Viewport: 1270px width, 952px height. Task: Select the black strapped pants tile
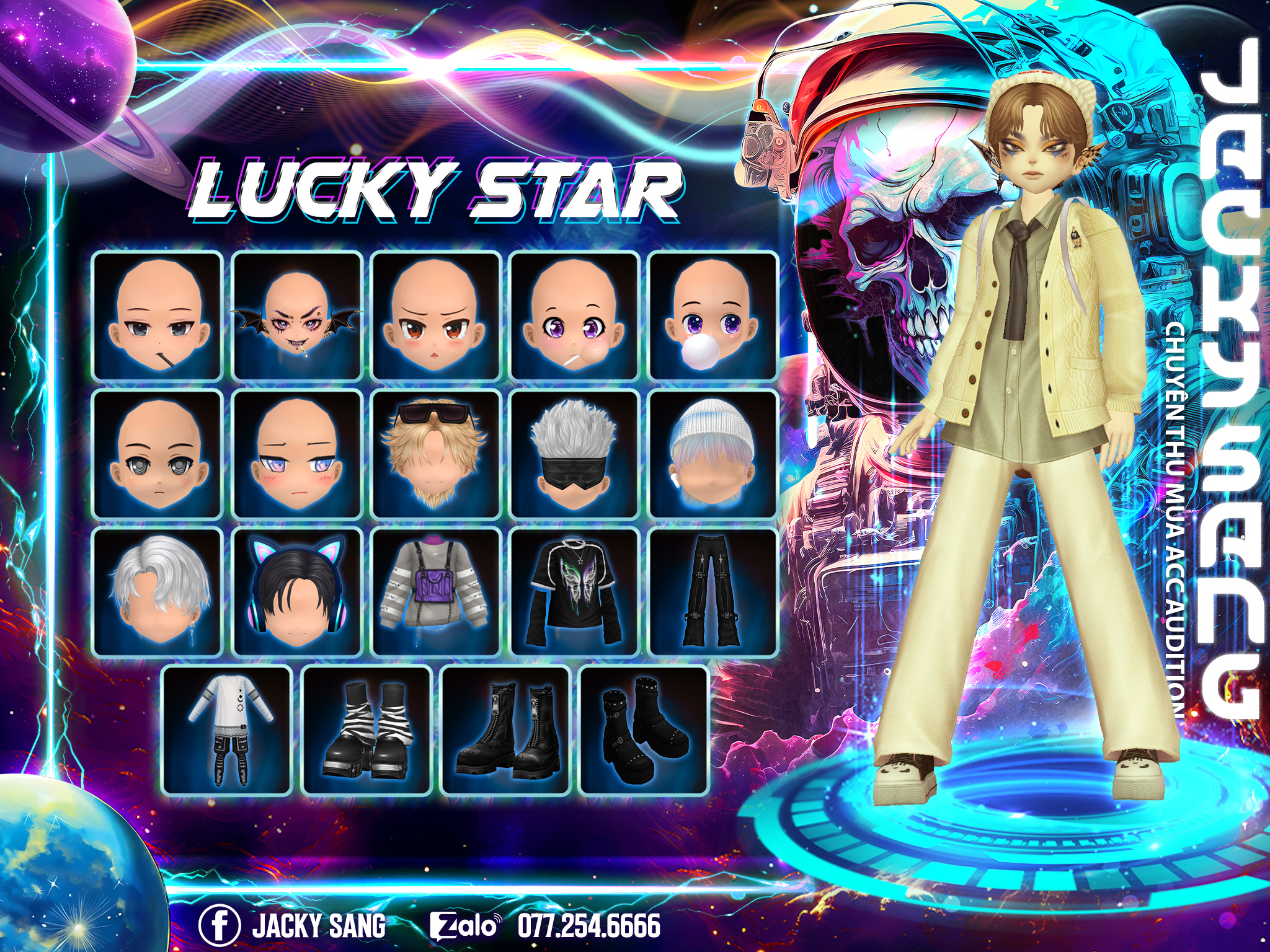(x=713, y=592)
